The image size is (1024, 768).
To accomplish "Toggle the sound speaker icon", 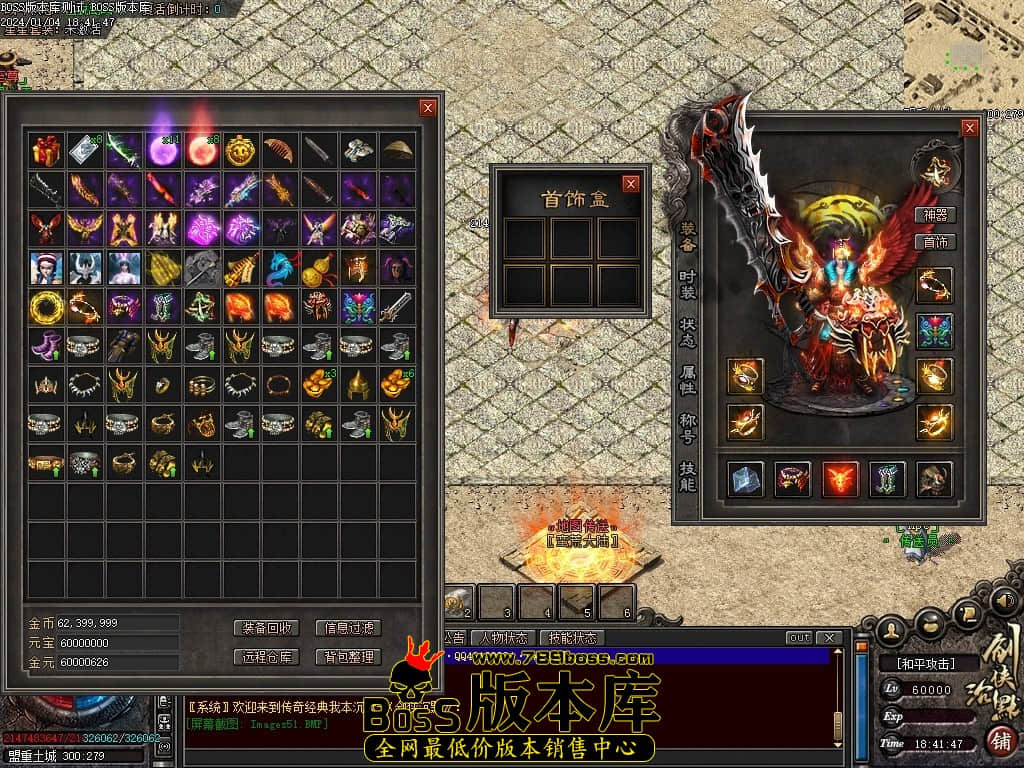I will coord(1003,601).
